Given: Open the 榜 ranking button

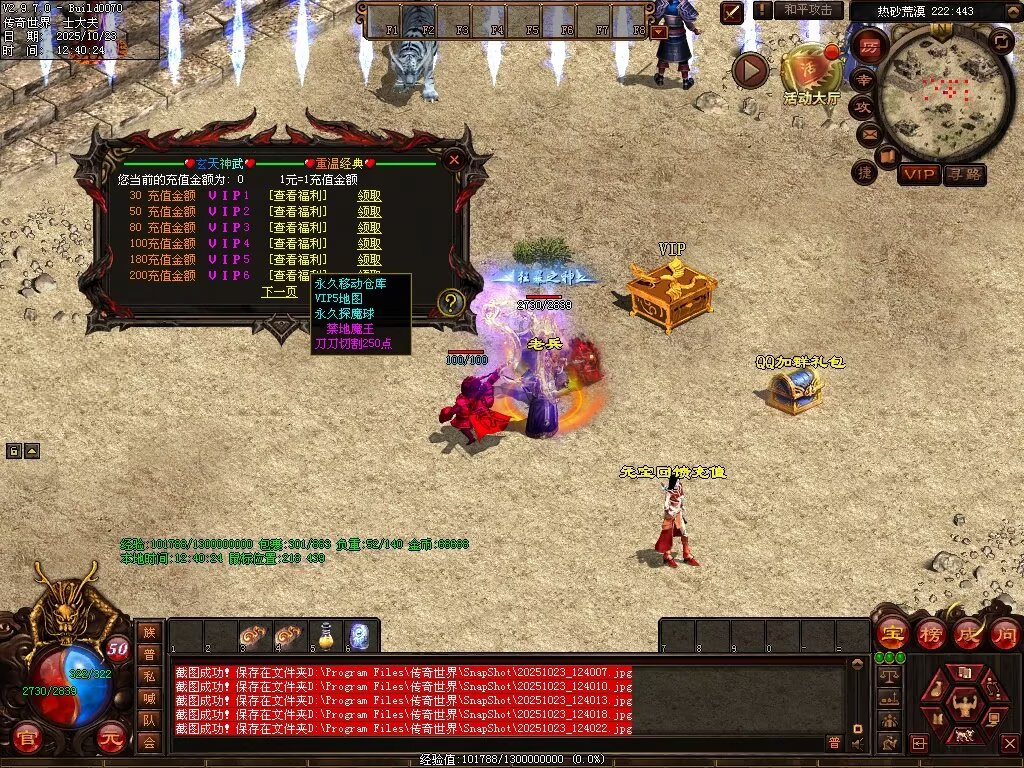Looking at the screenshot, I should [931, 634].
